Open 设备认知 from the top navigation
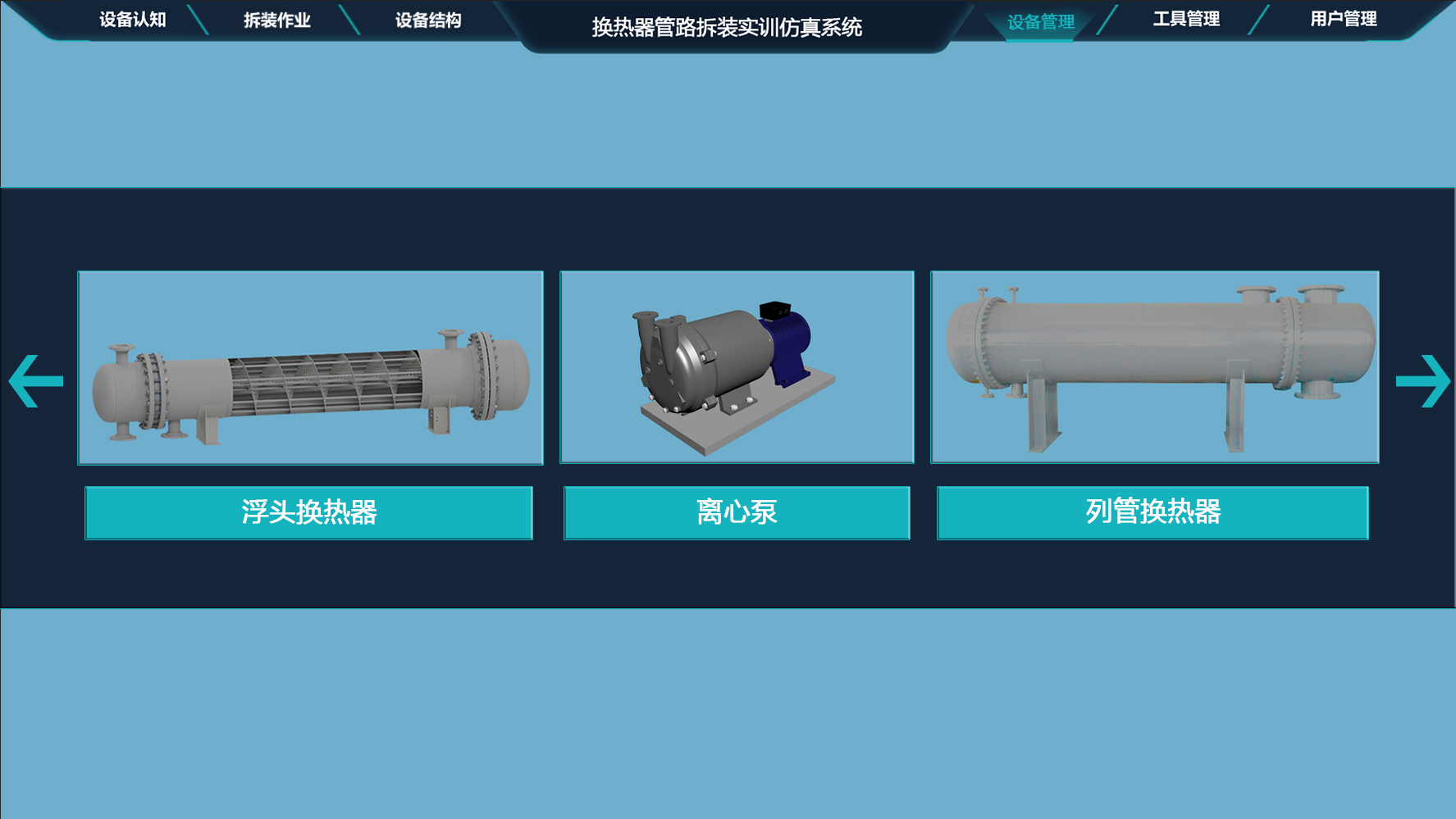The height and width of the screenshot is (819, 1456). click(131, 20)
